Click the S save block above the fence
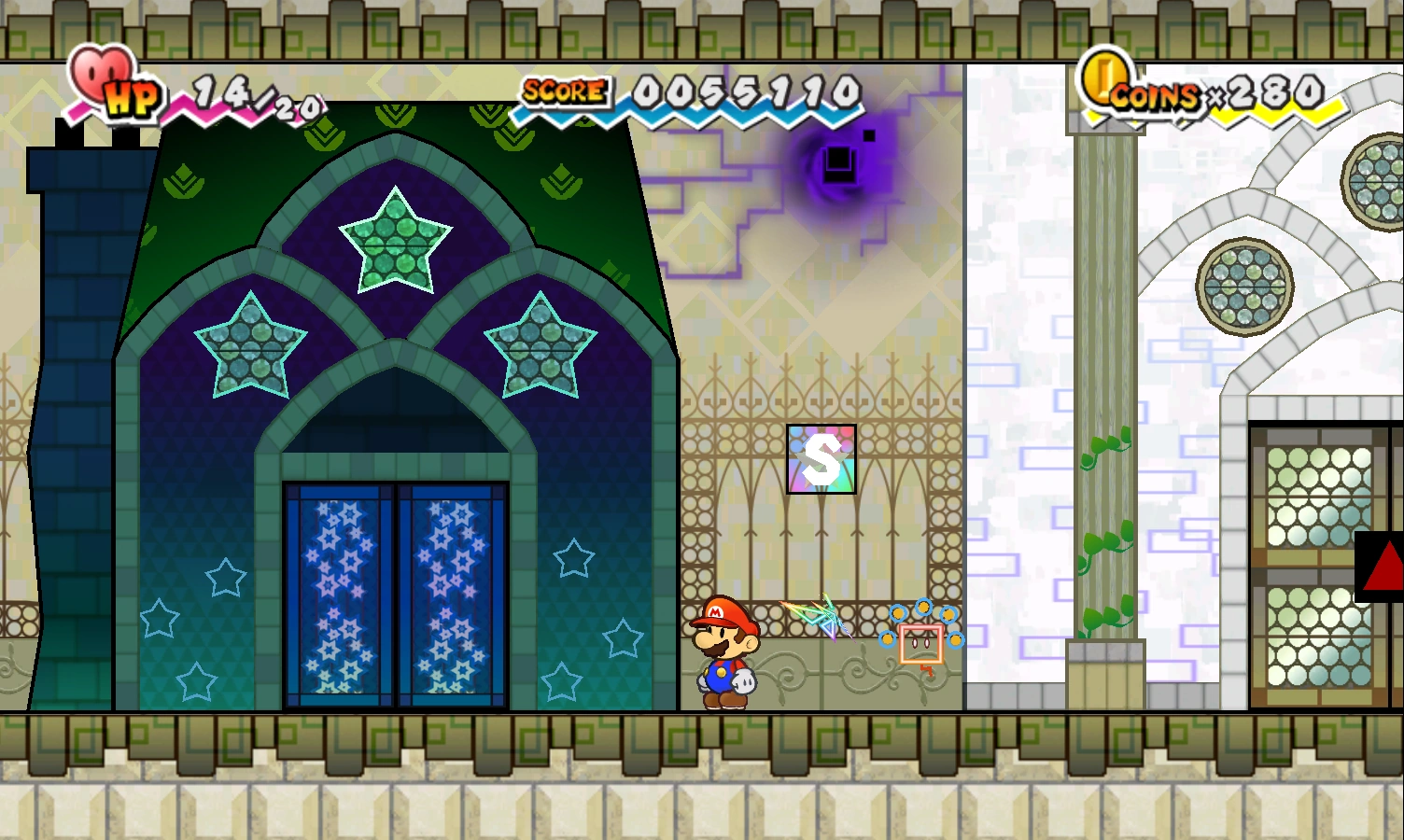 tap(821, 457)
